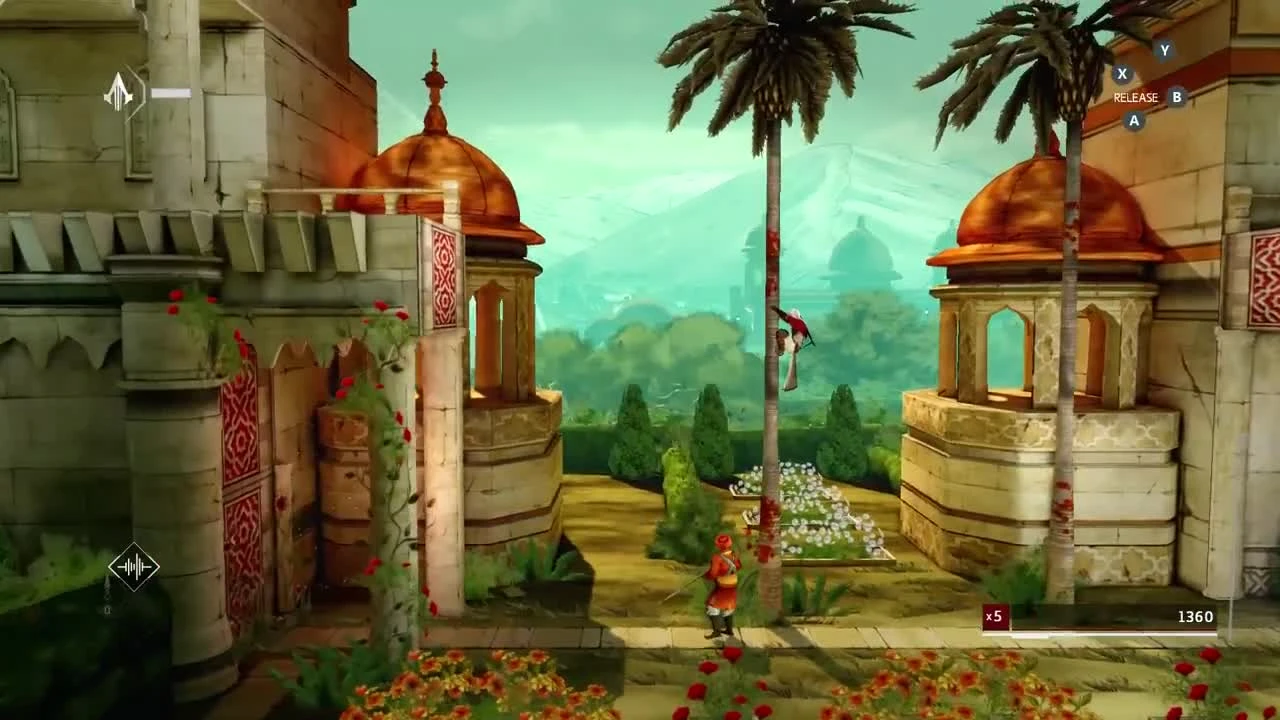
Task: Click the x5 combo multiplier badge
Action: tap(993, 617)
